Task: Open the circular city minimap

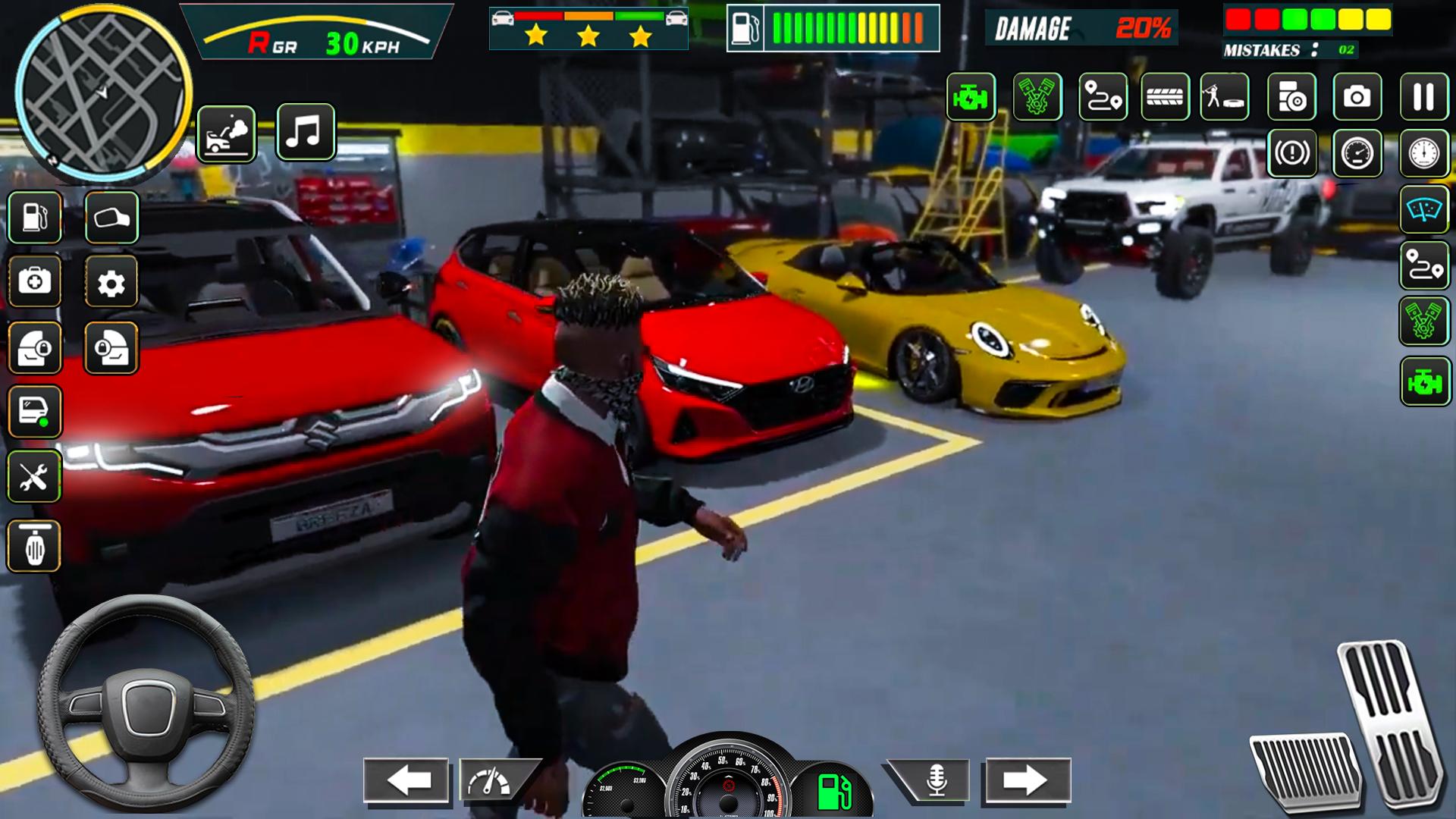Action: (102, 93)
